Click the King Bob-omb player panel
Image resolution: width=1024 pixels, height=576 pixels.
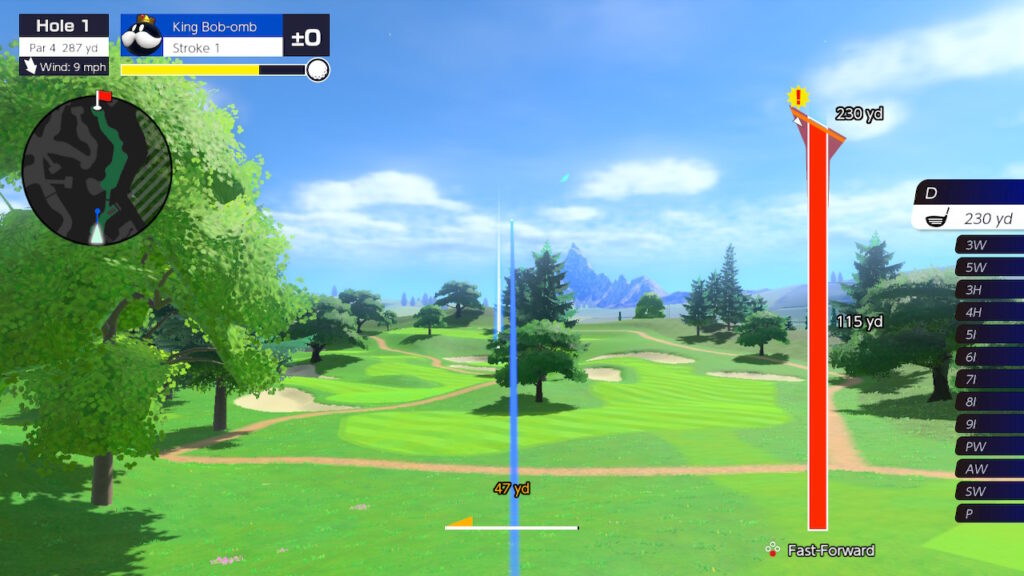223,35
